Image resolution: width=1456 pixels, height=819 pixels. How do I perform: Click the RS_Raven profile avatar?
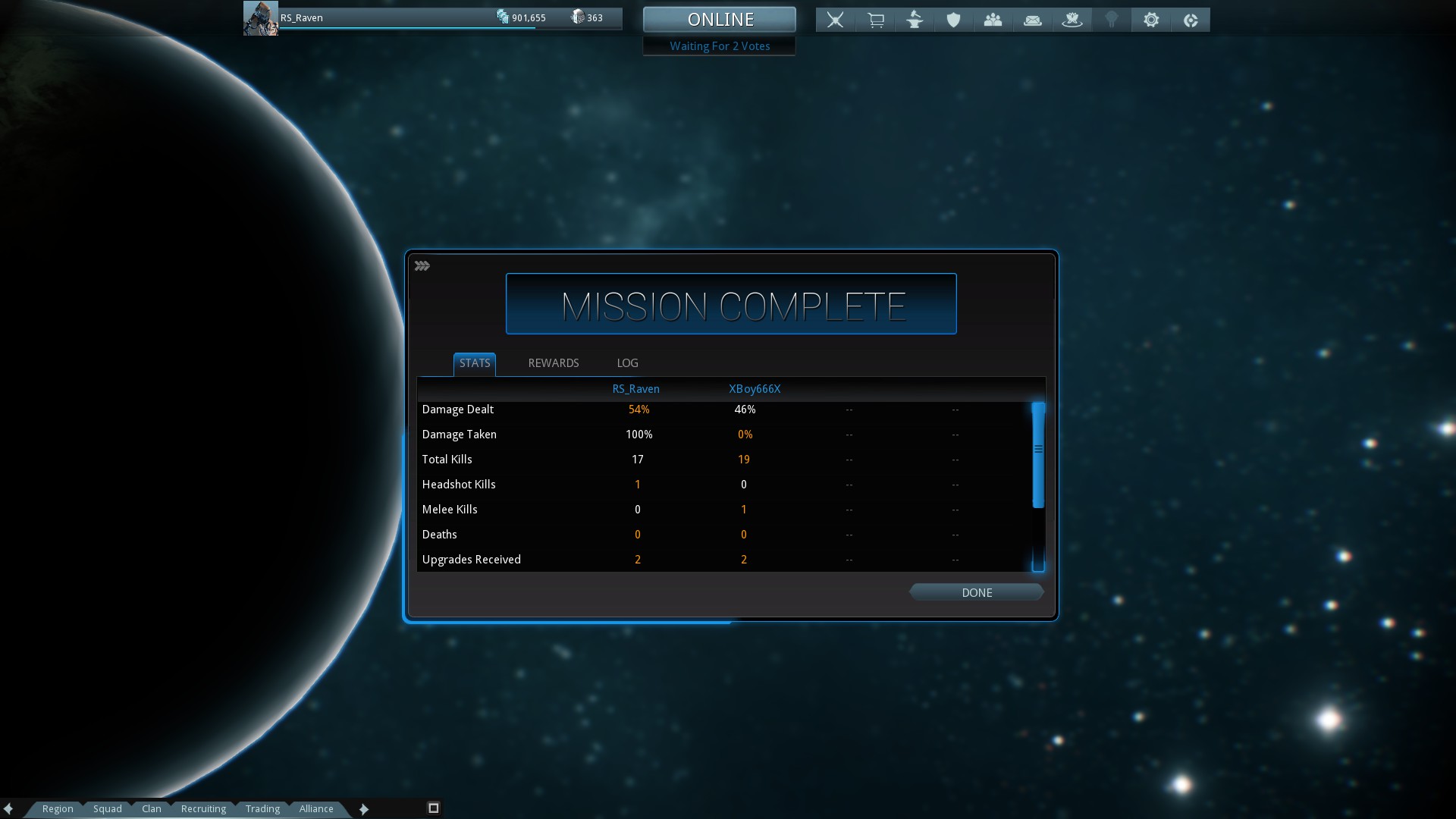tap(260, 18)
